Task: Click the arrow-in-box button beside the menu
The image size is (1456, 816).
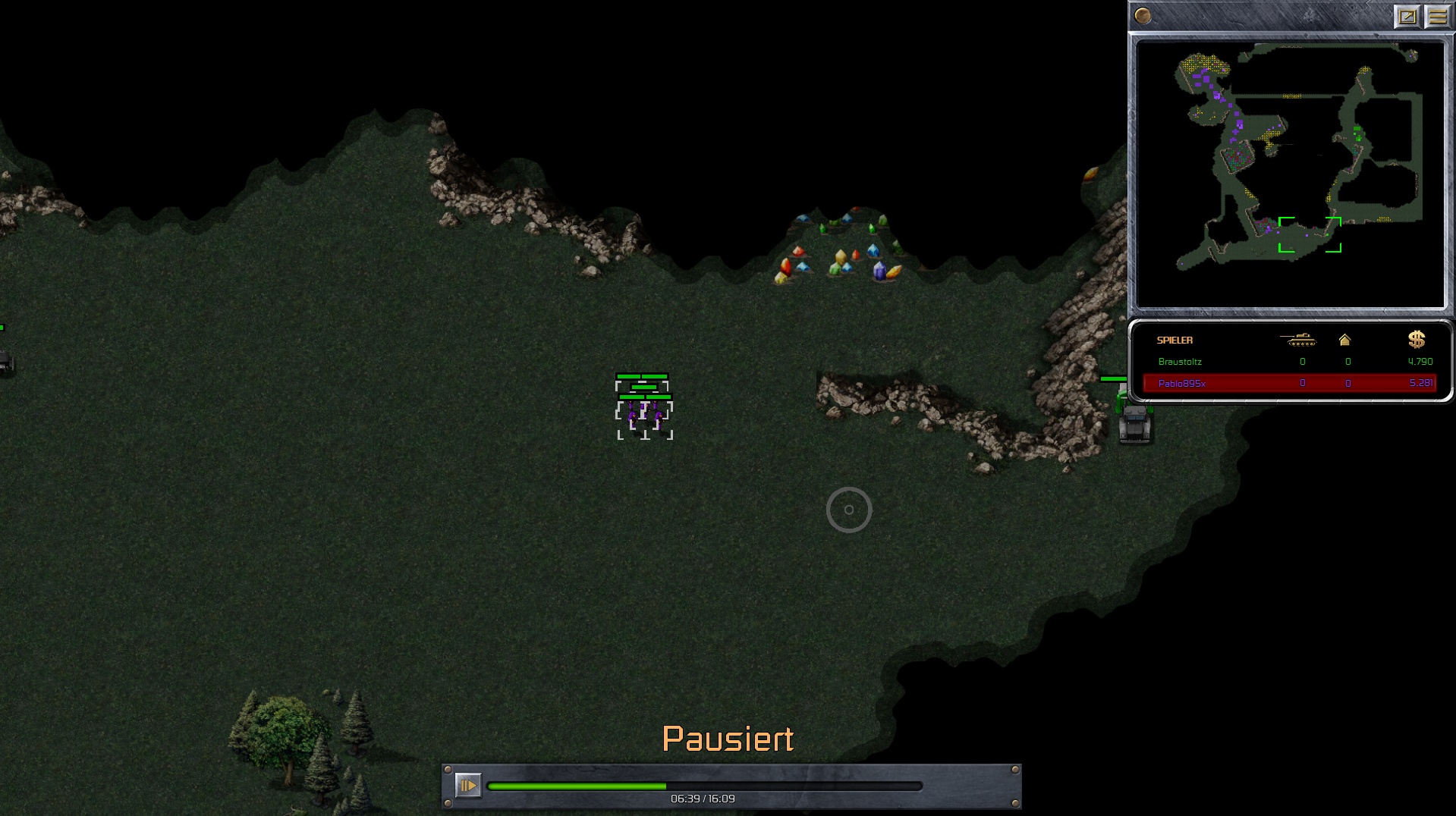Action: (1407, 17)
